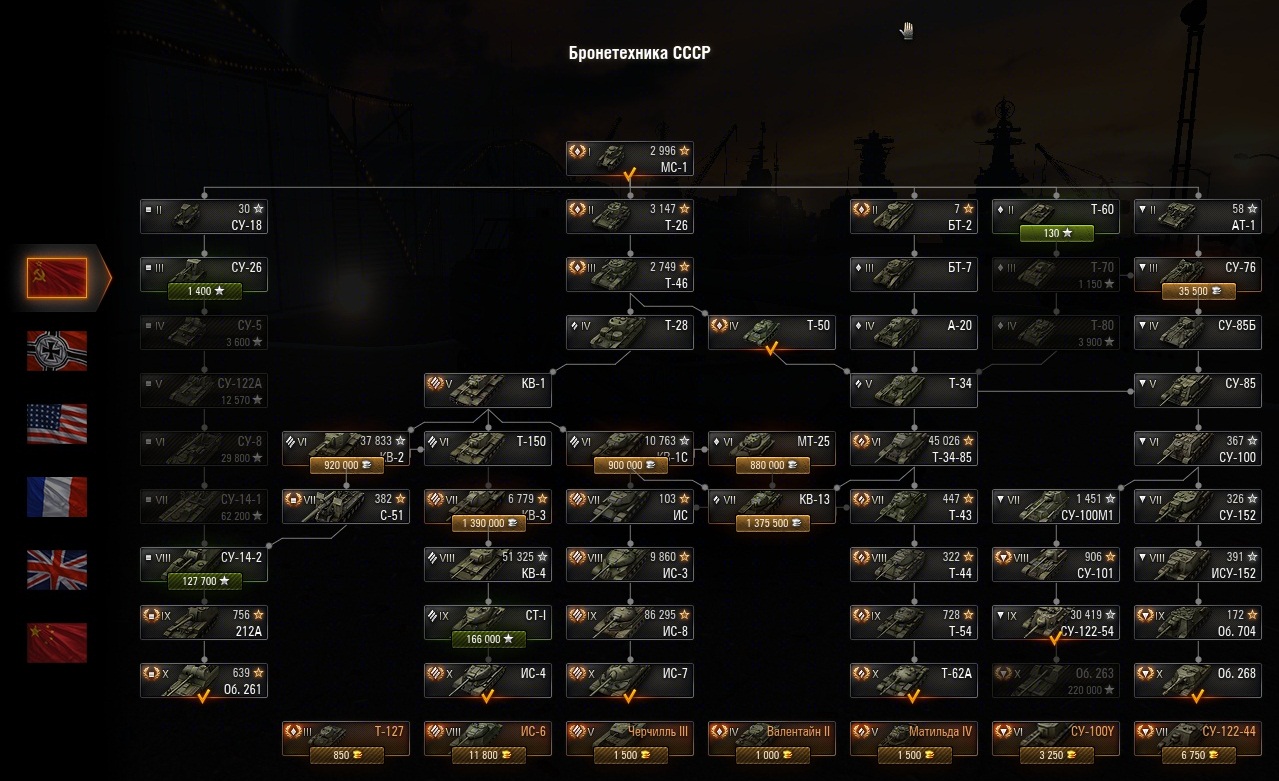The width and height of the screenshot is (1279, 781).
Task: Open the USA nation tech tree
Action: click(x=57, y=424)
